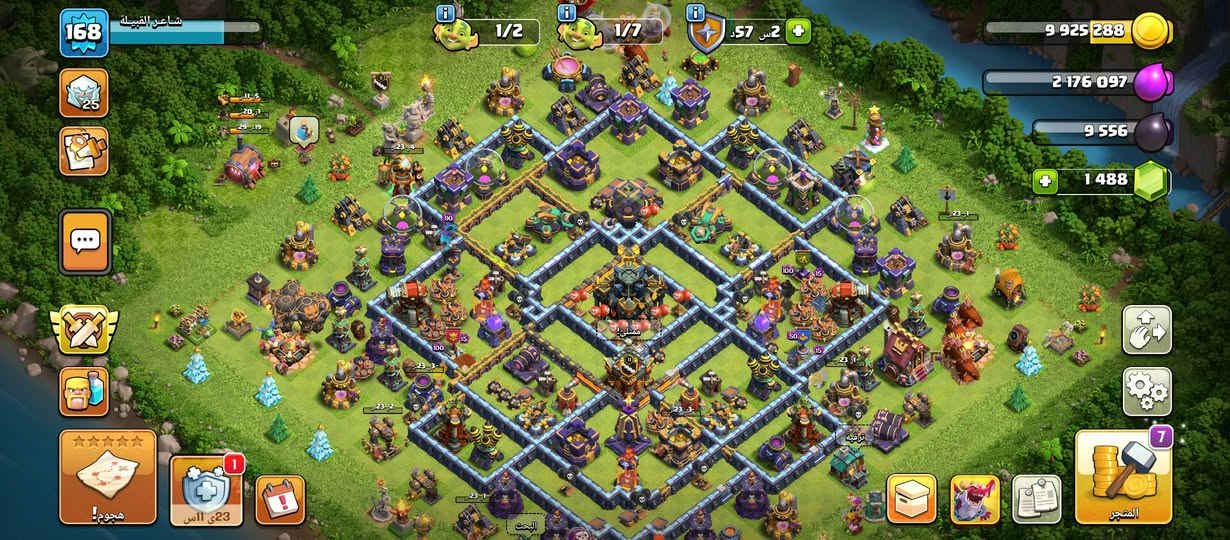Open the orange stamped-papers button

click(x=84, y=151)
